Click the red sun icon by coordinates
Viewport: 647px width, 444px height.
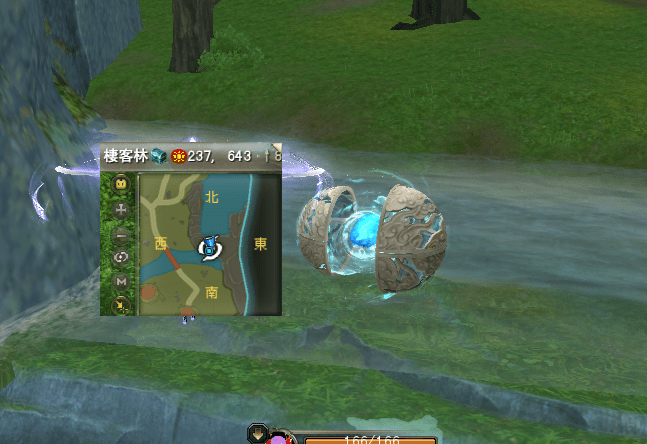tap(179, 156)
